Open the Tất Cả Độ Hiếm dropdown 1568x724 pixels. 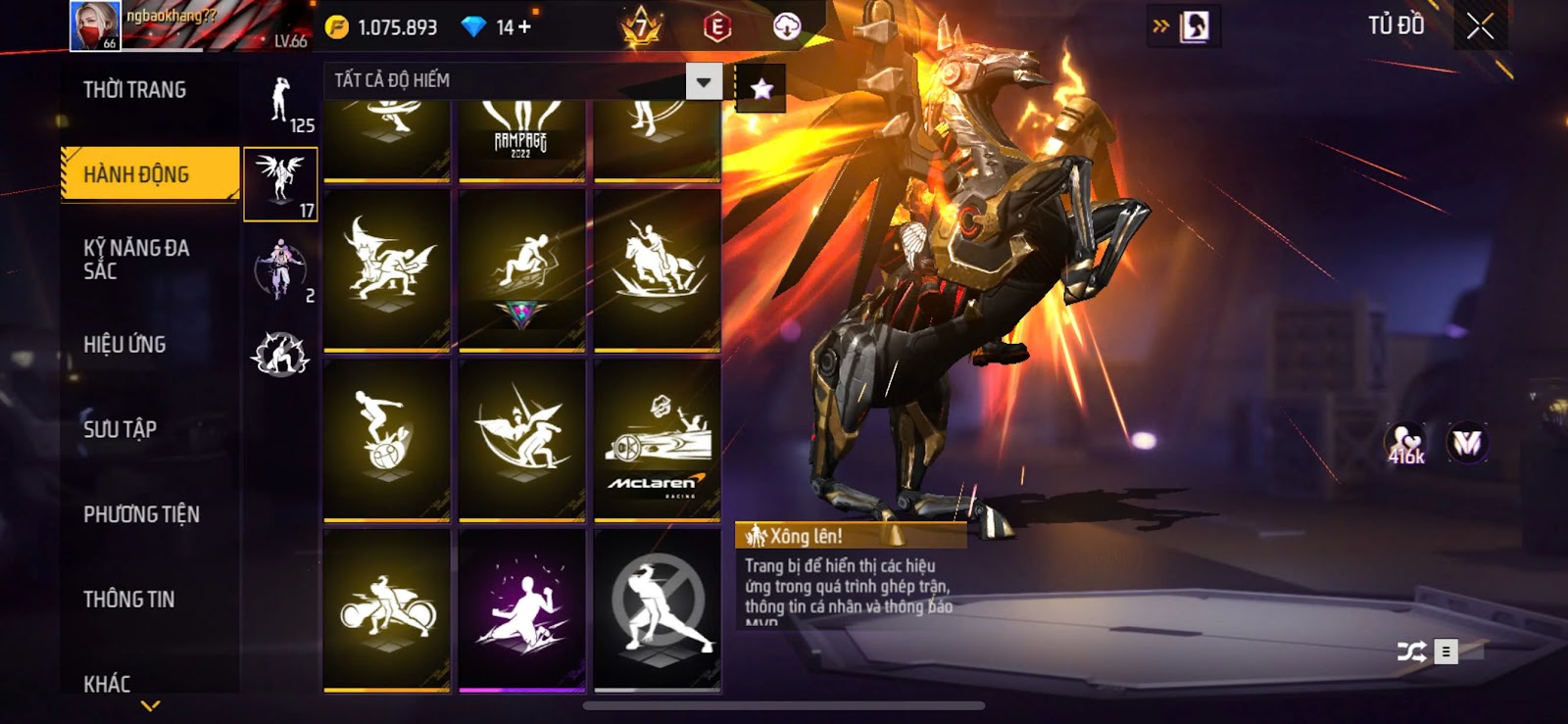[703, 82]
